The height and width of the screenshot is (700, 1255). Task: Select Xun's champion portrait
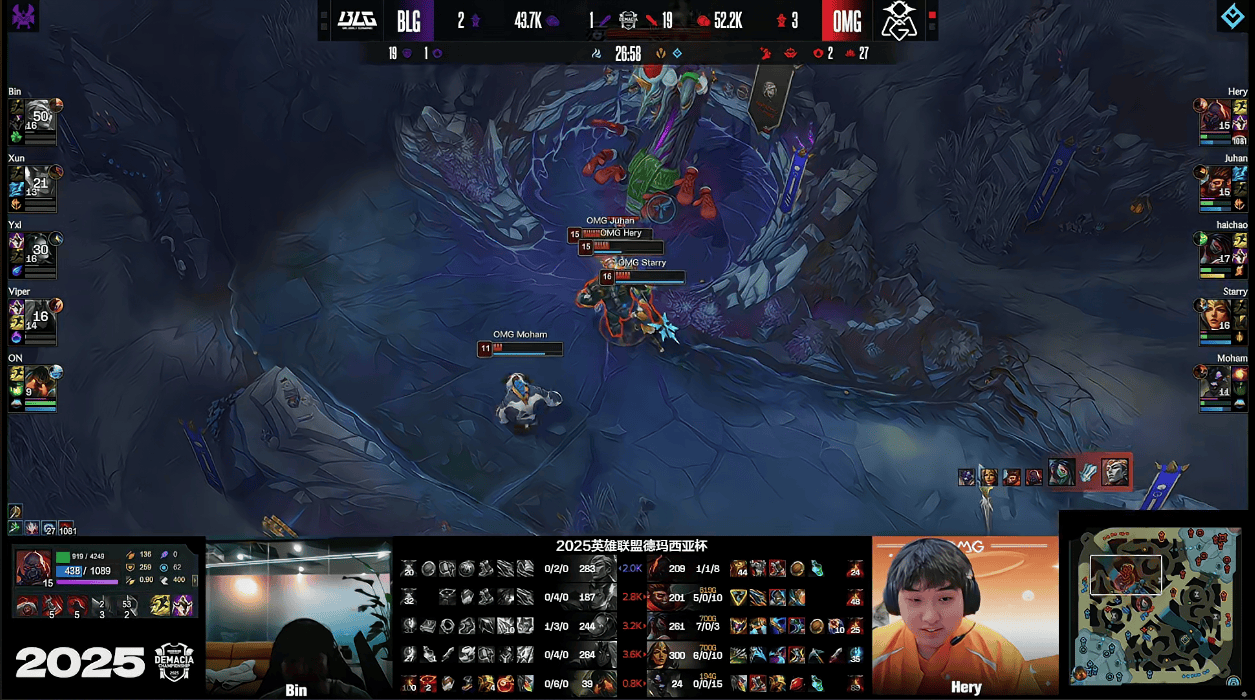[x=39, y=182]
